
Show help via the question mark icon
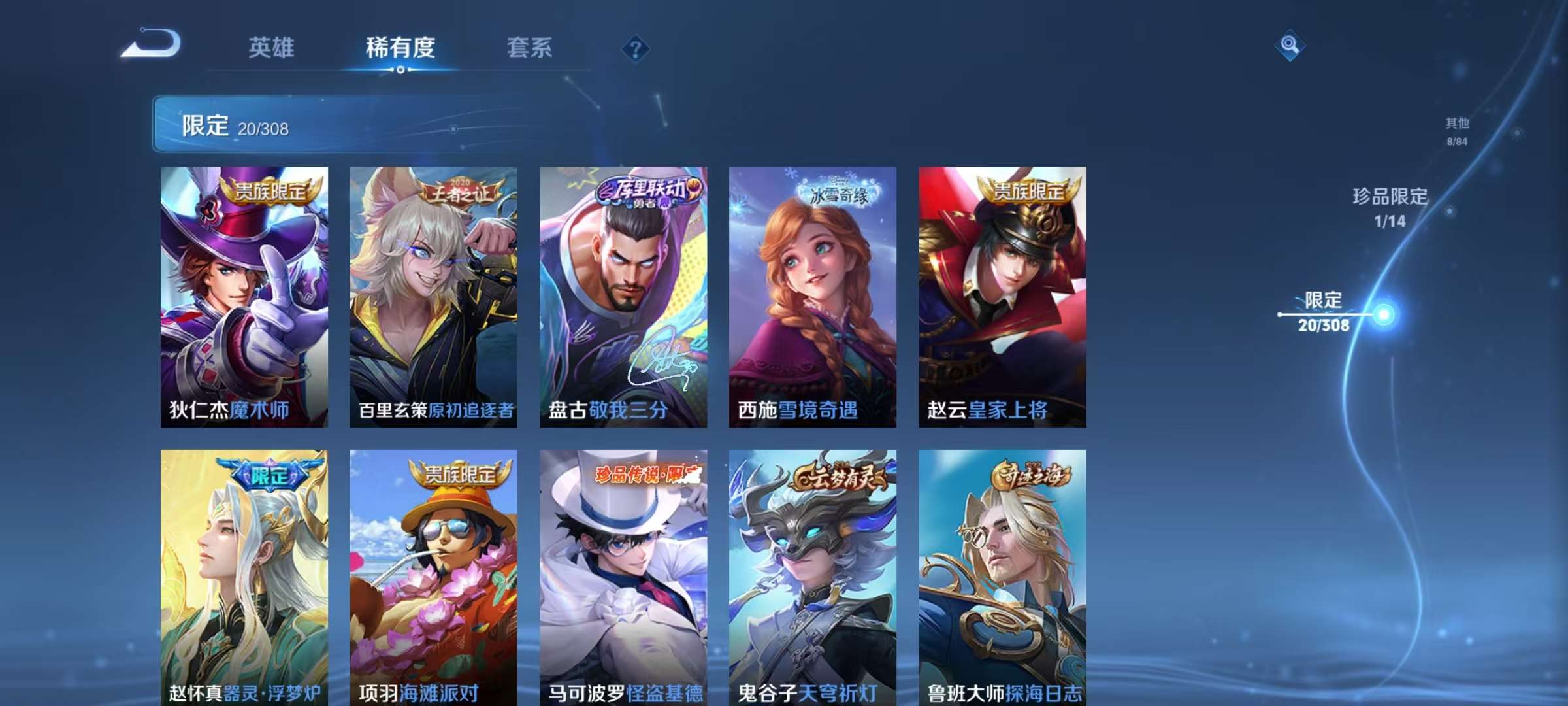click(x=635, y=49)
